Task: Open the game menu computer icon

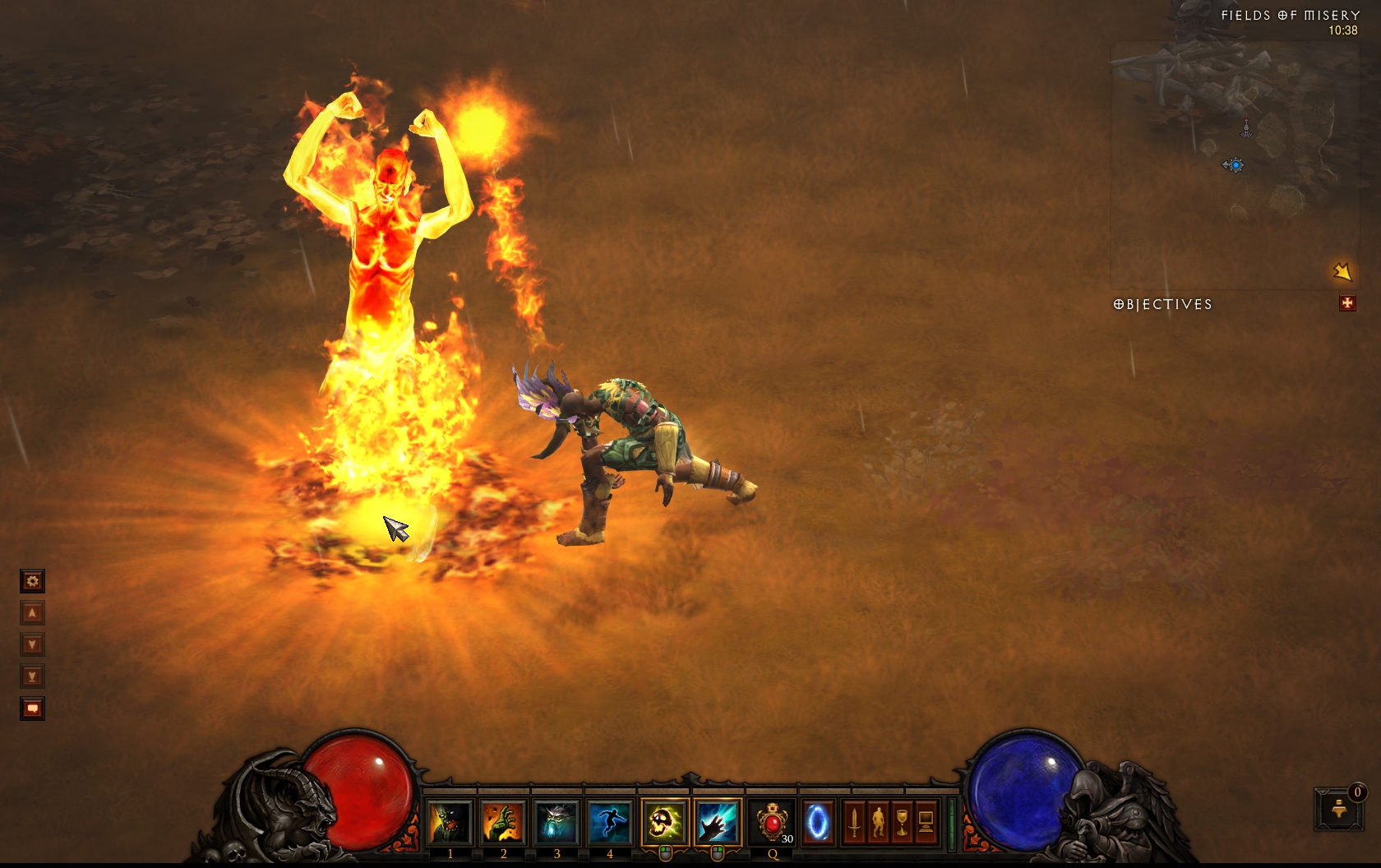Action: (926, 822)
